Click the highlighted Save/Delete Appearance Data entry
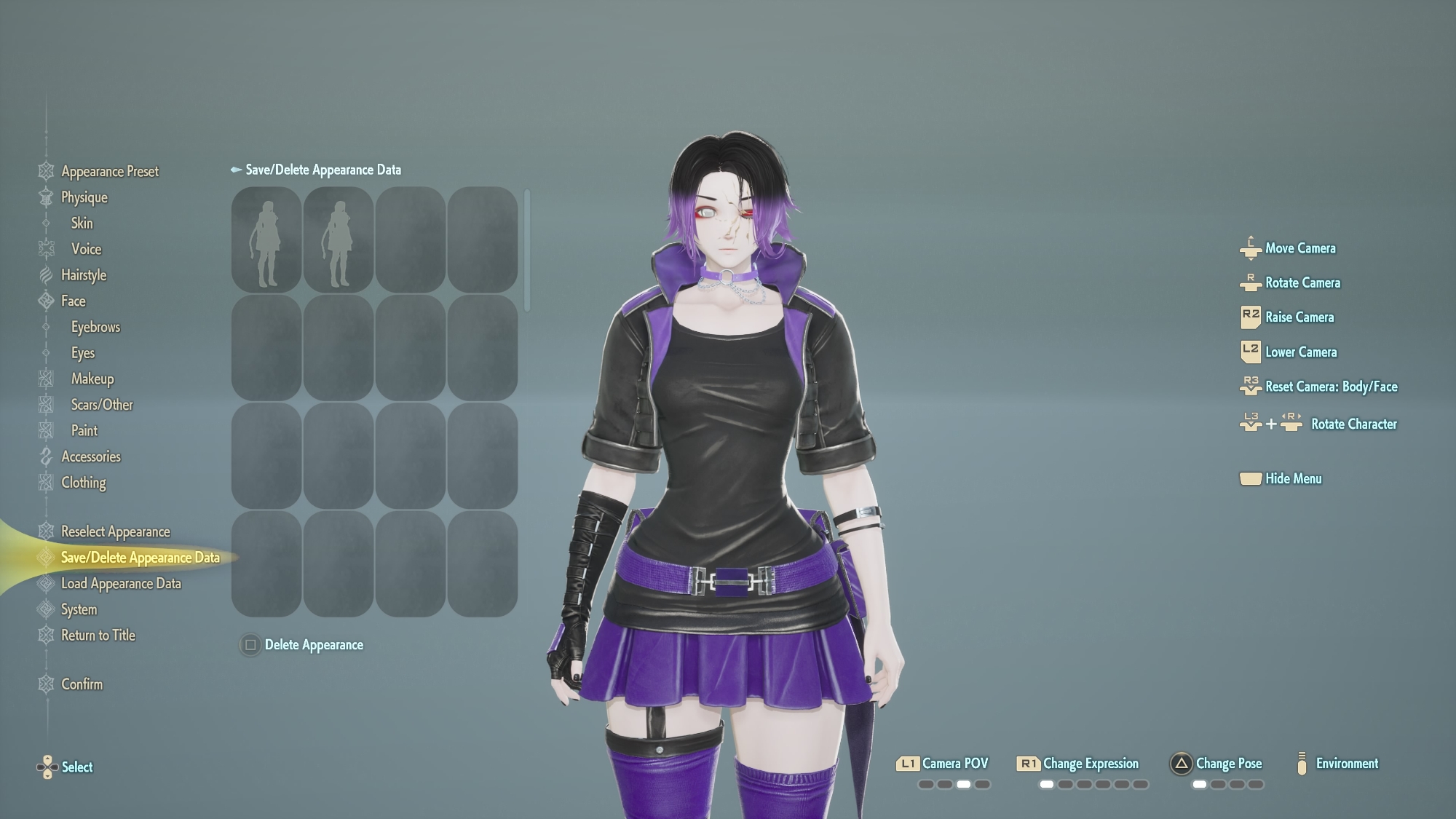Viewport: 1456px width, 819px height. pyautogui.click(x=140, y=558)
